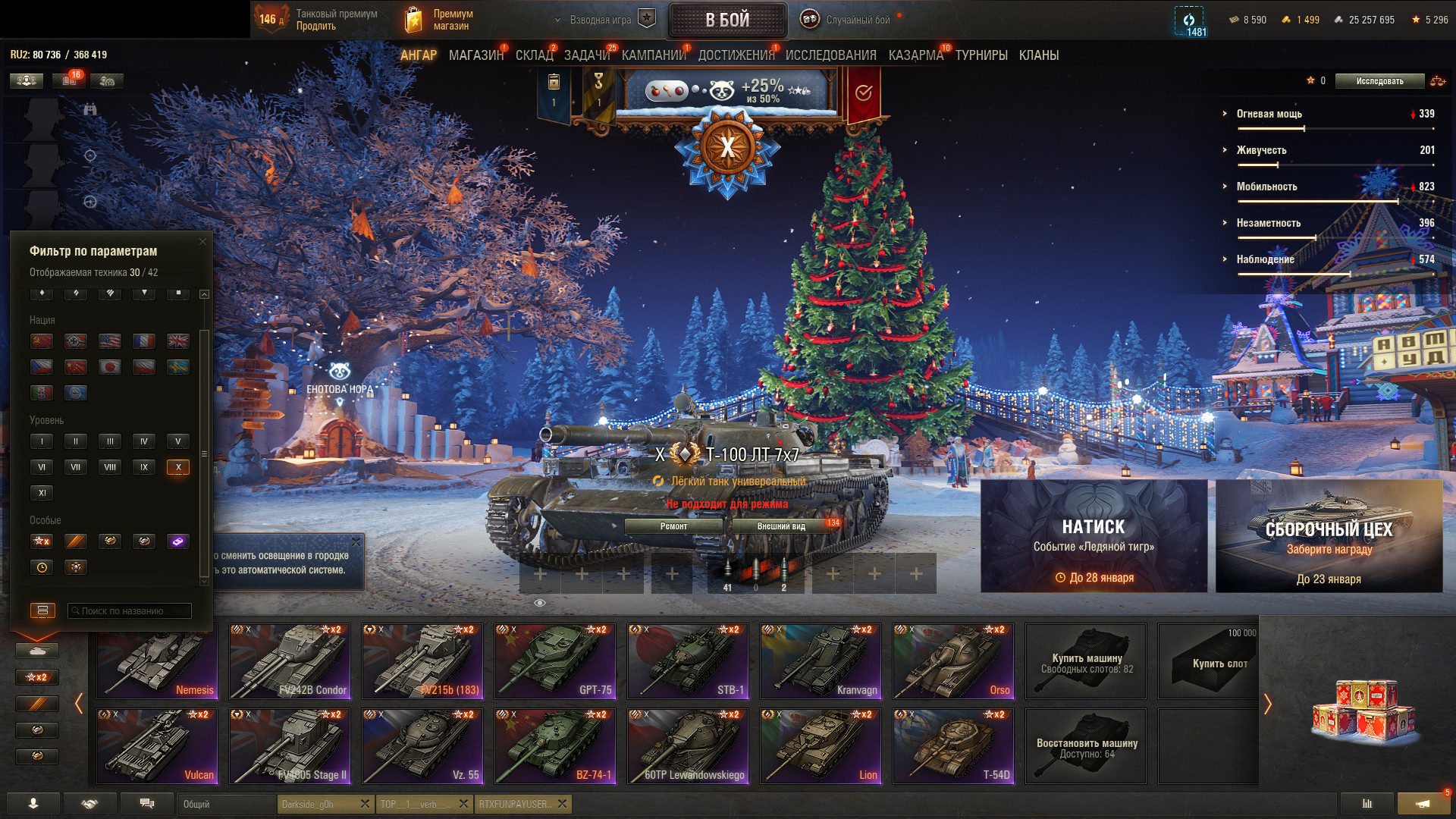Pick the BZ-74-1 tank from the carousel
This screenshot has height=819, width=1456.
555,745
